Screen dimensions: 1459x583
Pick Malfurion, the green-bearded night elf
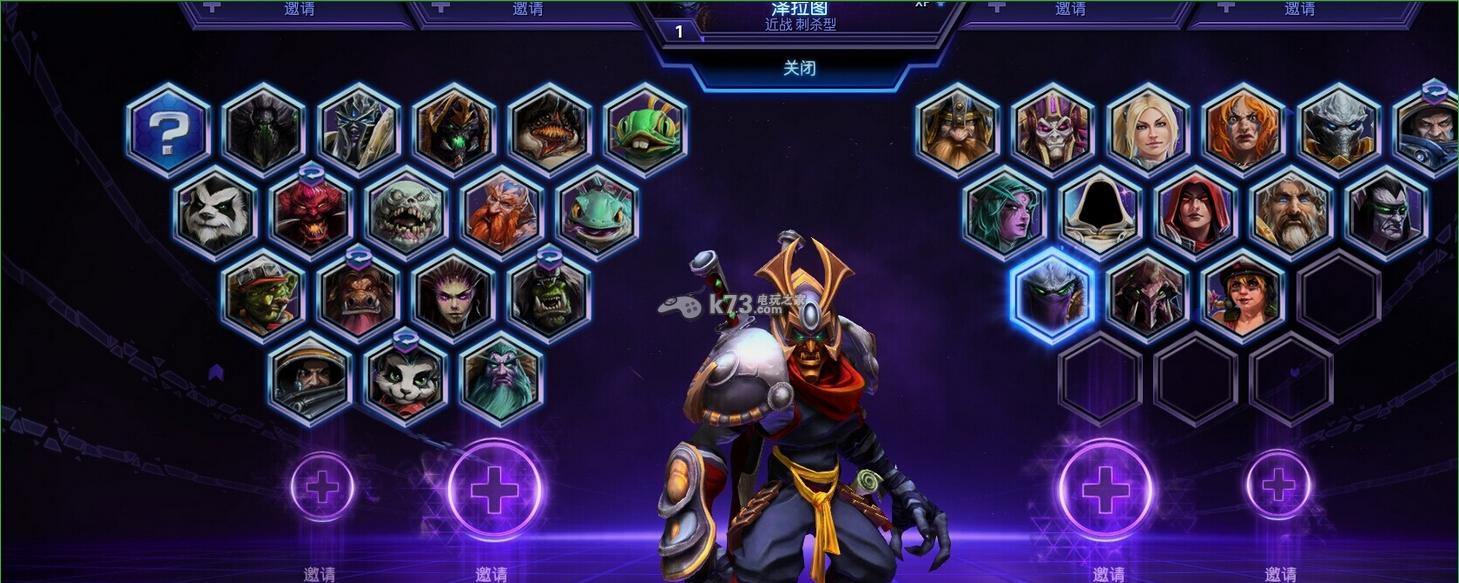(501, 380)
